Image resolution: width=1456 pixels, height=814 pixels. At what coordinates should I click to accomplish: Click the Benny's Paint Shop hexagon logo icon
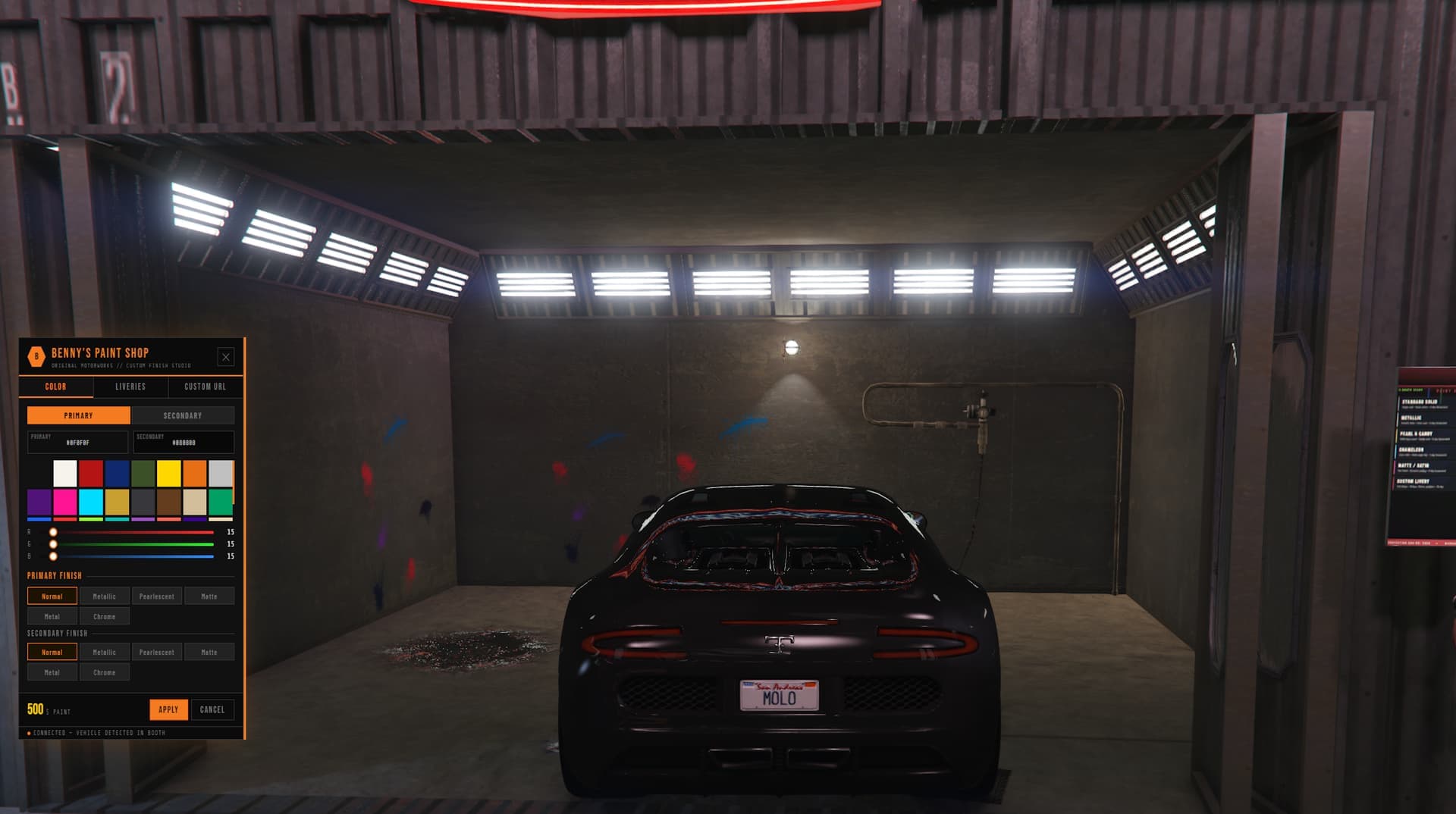(x=36, y=355)
